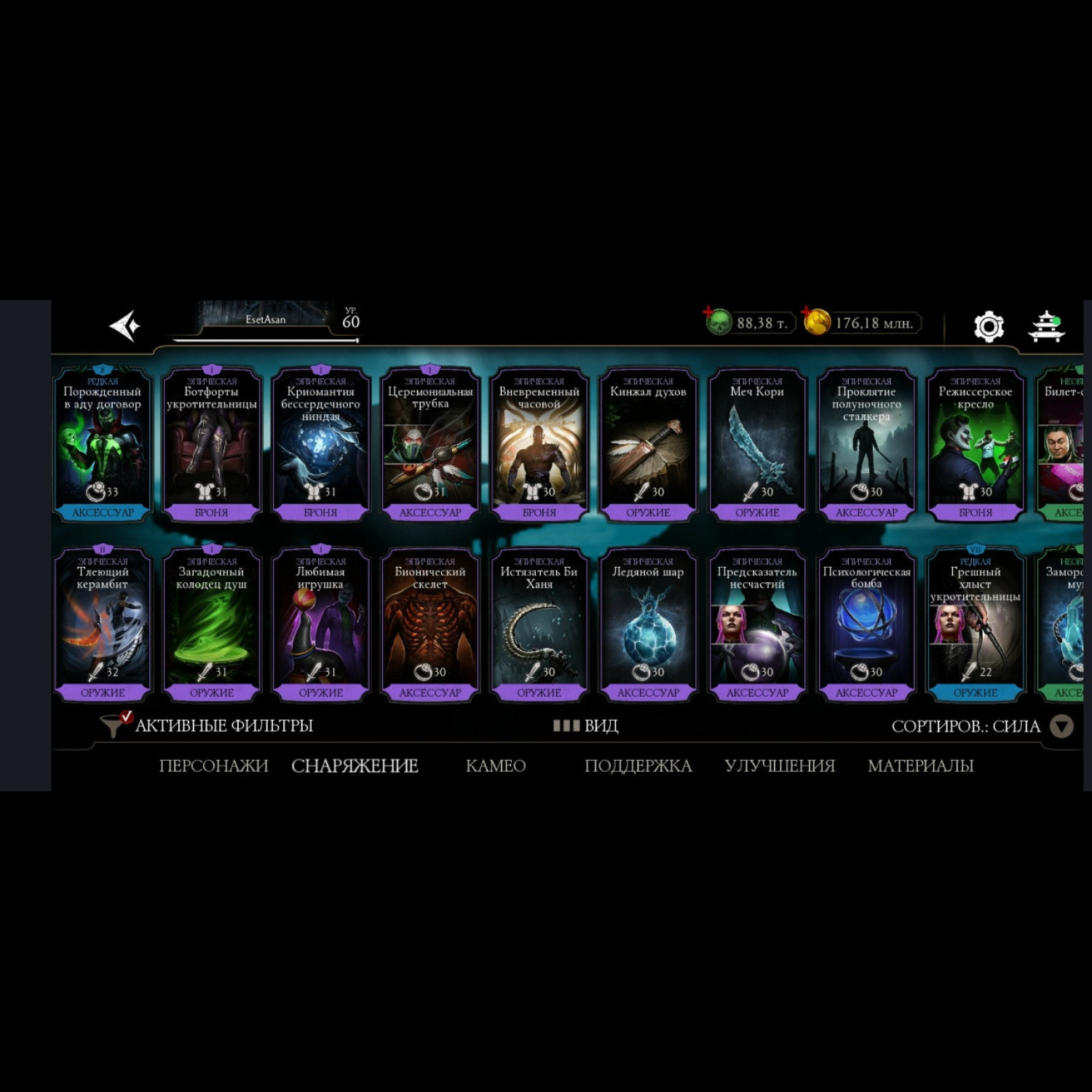Viewport: 1092px width, 1092px height.
Task: Select the Бионический скелет accessory card
Action: point(430,624)
